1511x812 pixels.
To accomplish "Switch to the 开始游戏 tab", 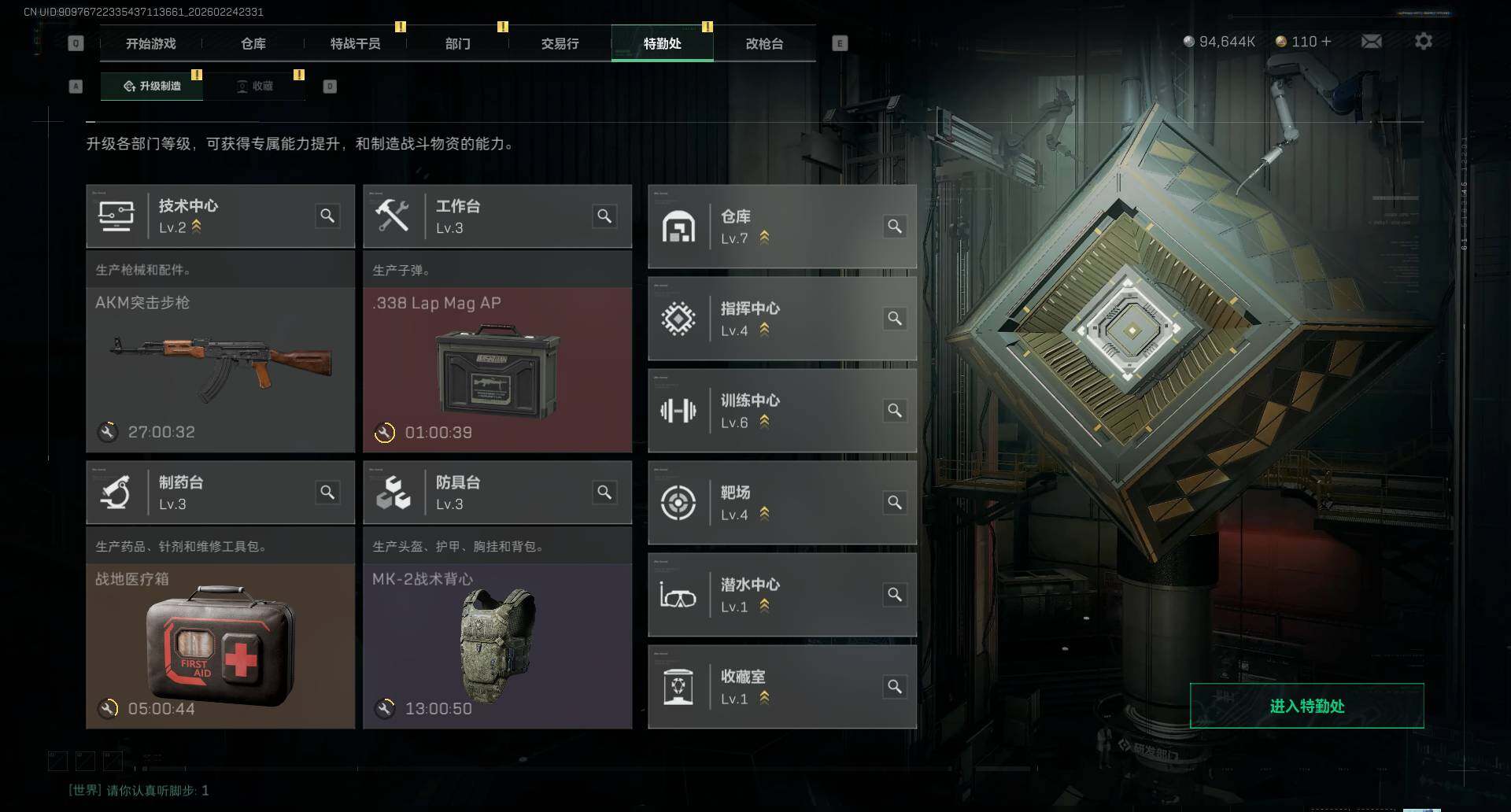I will click(x=150, y=43).
